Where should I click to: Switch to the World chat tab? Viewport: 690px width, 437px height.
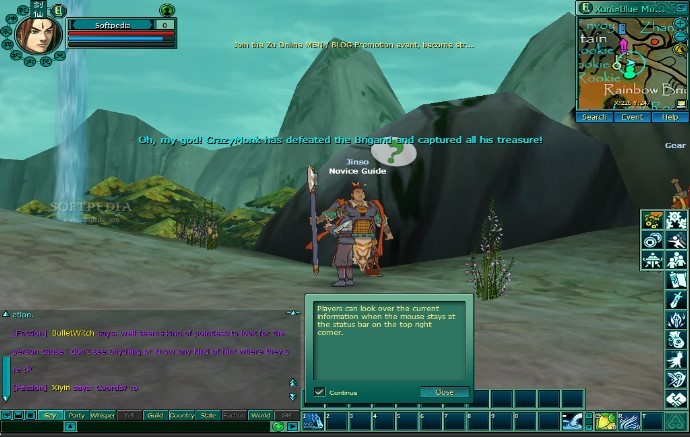[x=260, y=415]
